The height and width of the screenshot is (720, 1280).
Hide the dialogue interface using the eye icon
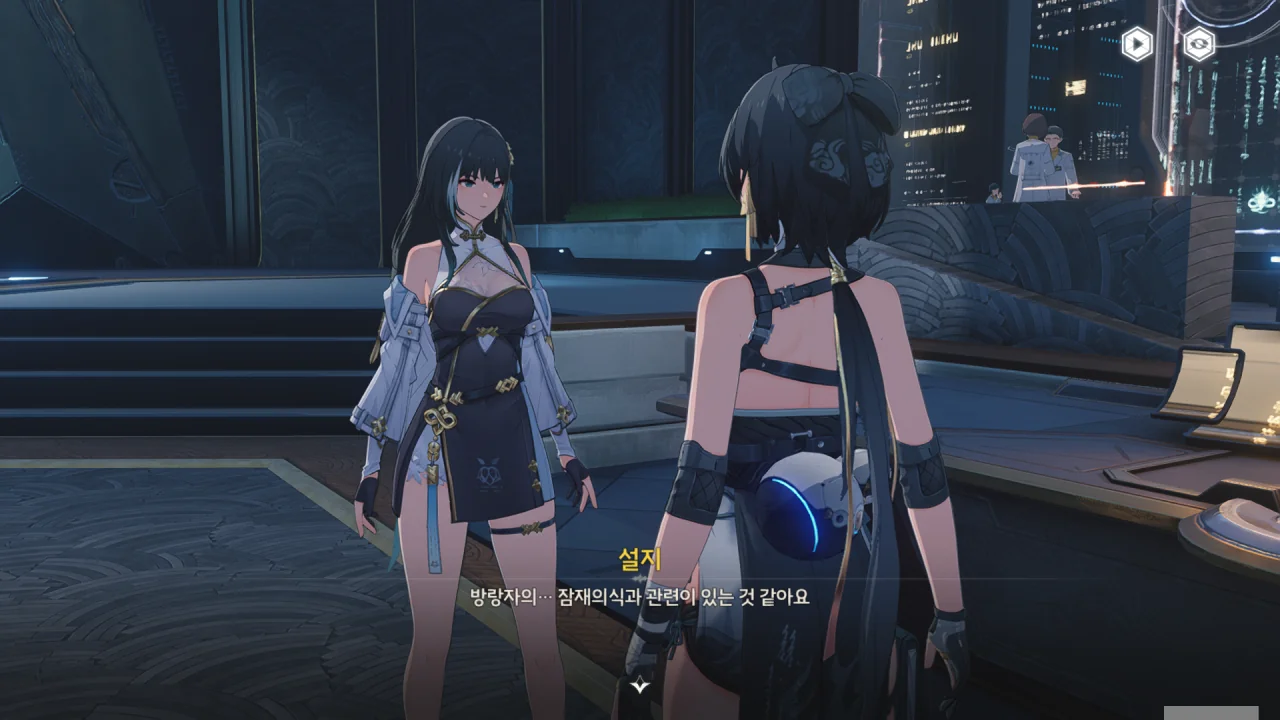(1198, 44)
